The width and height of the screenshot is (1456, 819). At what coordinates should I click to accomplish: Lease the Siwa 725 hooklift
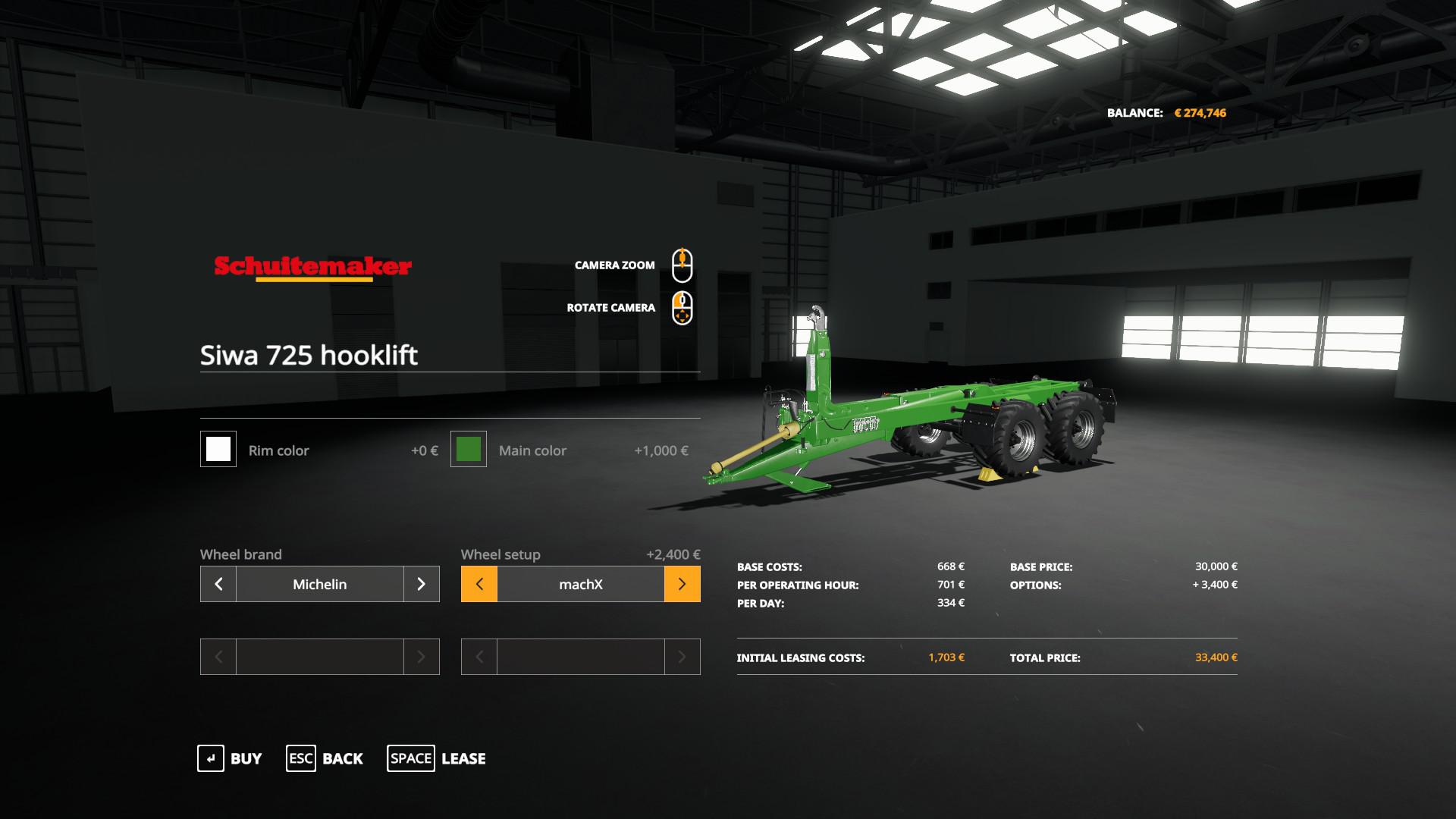437,758
